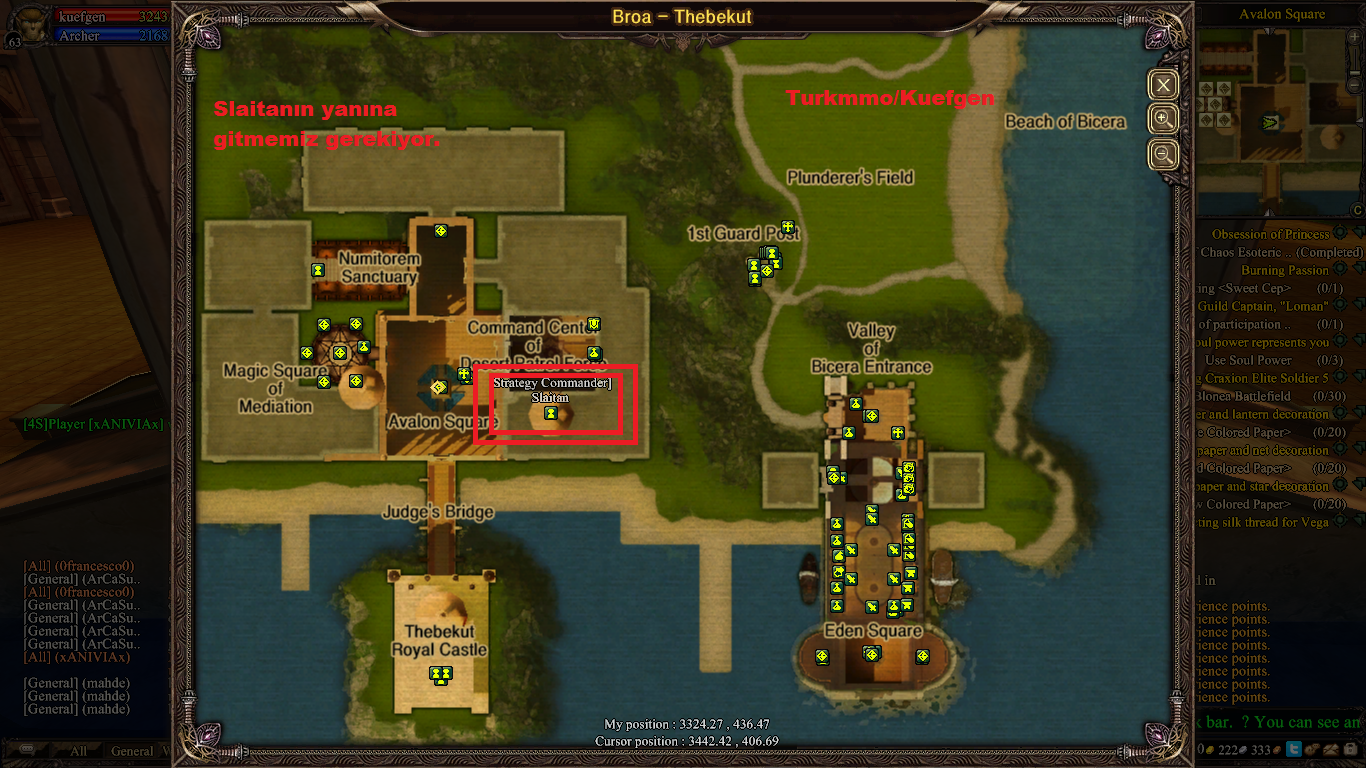
Task: Open the chat speech-bubble button
Action: click(27, 749)
